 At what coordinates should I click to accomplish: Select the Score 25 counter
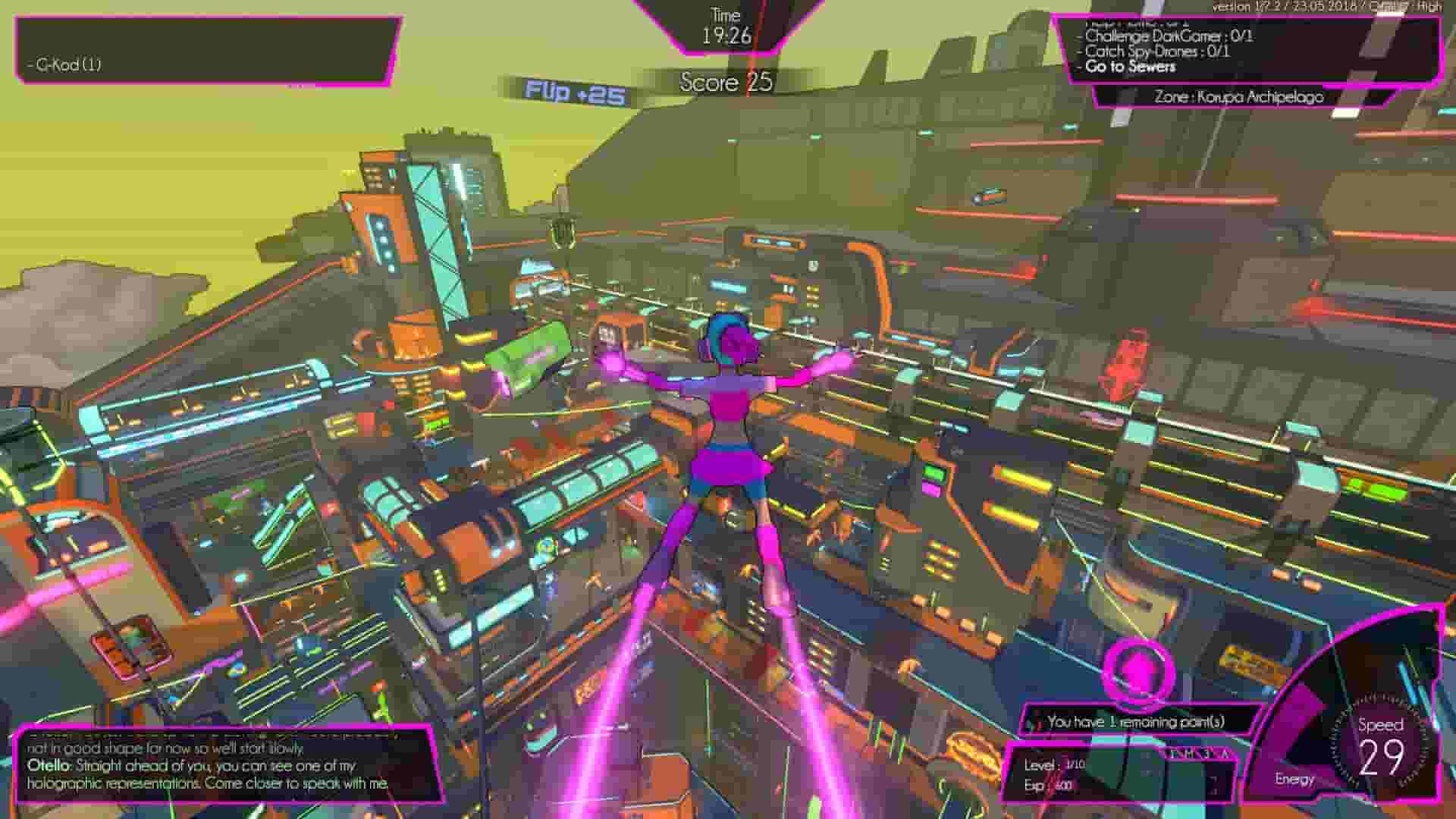tap(725, 80)
